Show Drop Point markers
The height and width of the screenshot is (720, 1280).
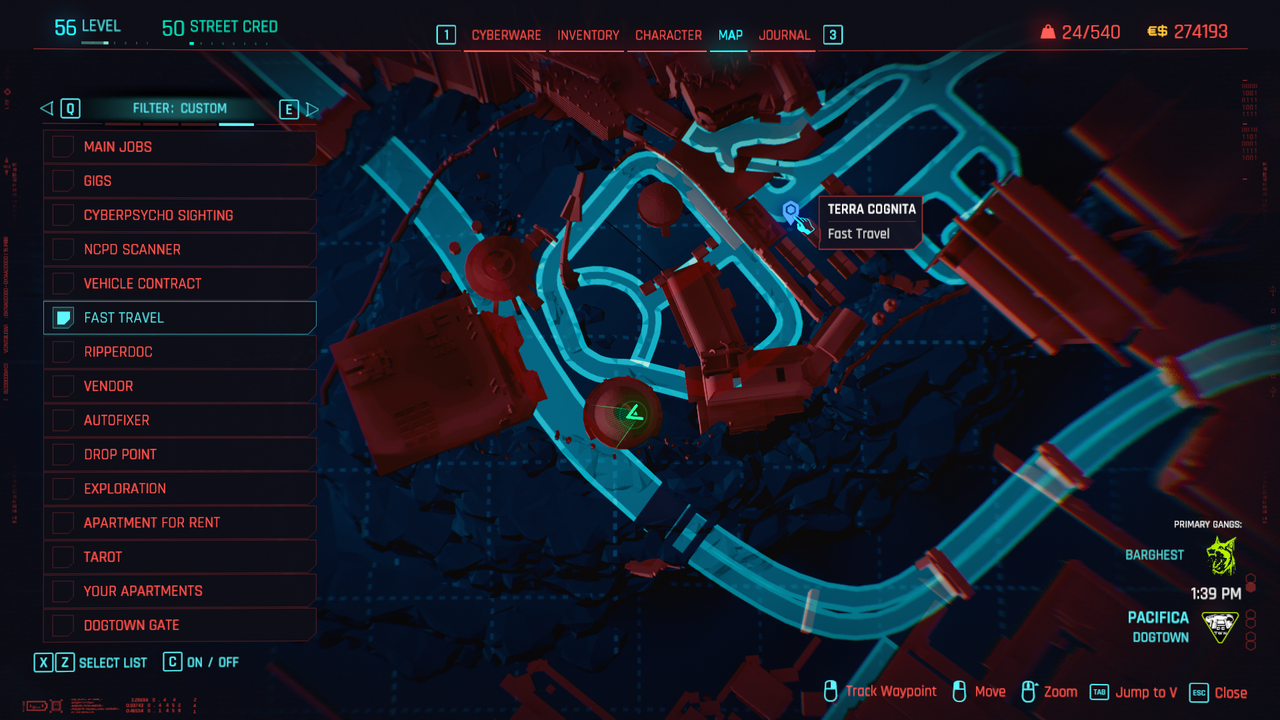click(x=63, y=454)
